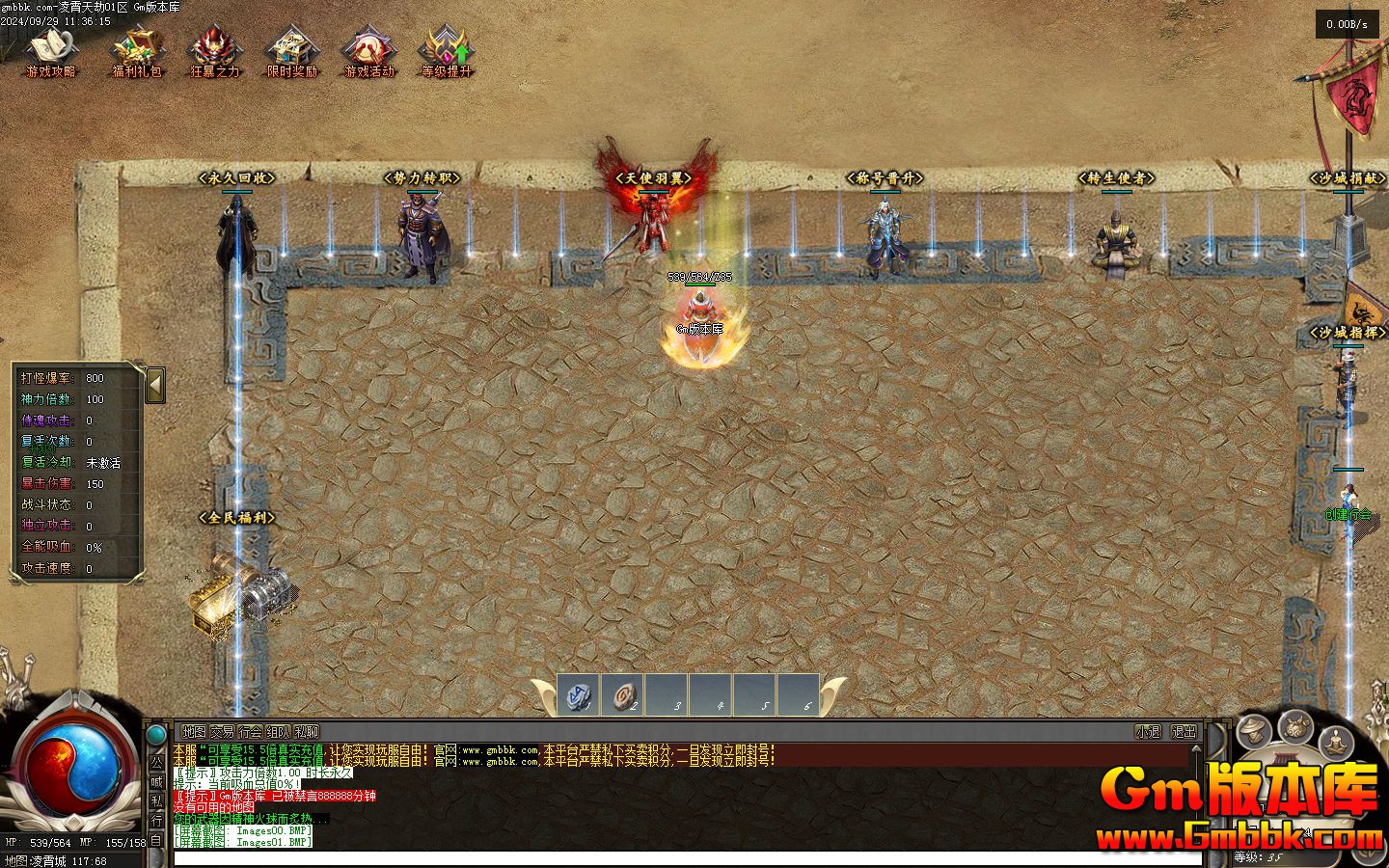This screenshot has width=1389, height=868.
Task: Open the 福利礼包 gift pack icon
Action: coord(136,50)
